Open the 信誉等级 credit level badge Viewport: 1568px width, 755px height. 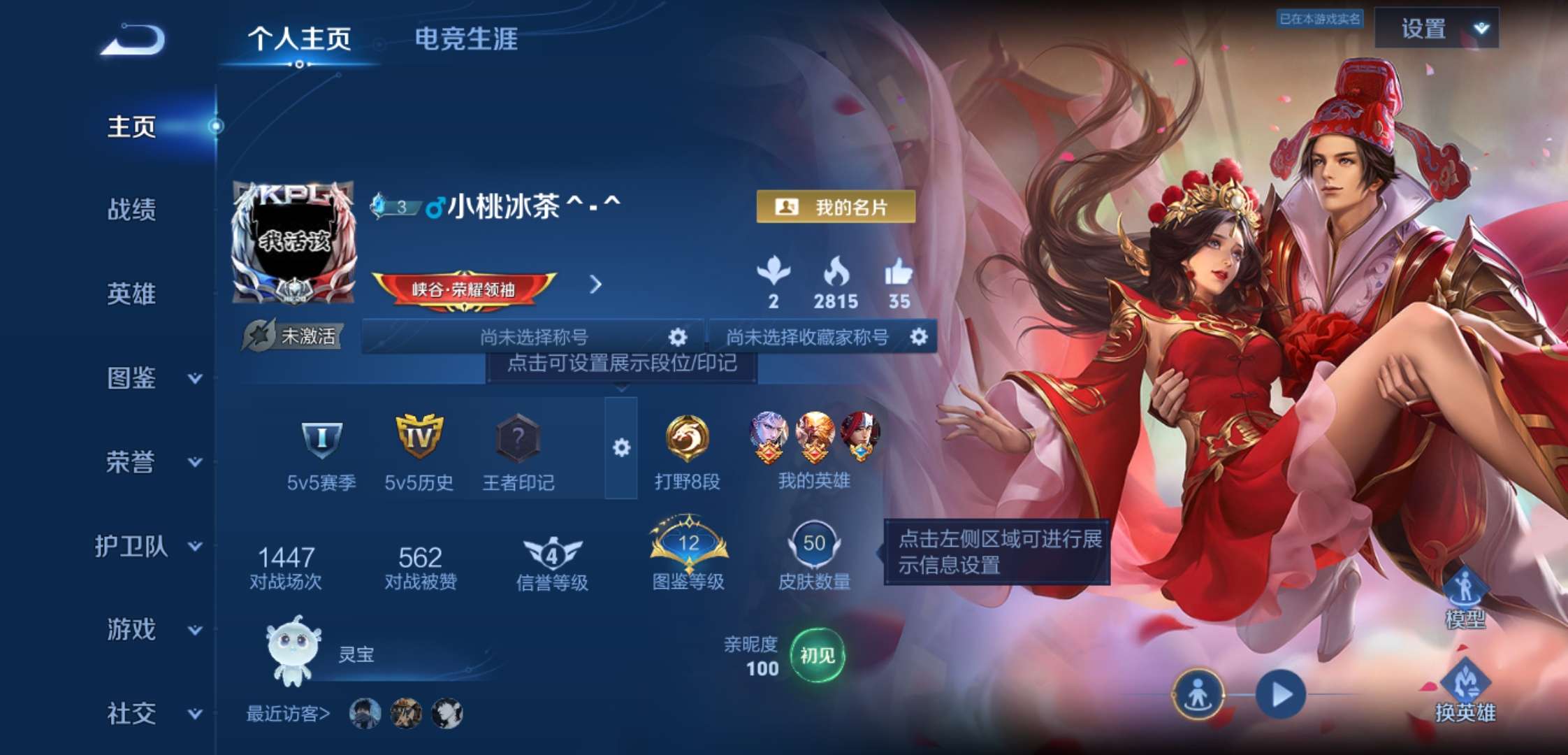coord(551,552)
